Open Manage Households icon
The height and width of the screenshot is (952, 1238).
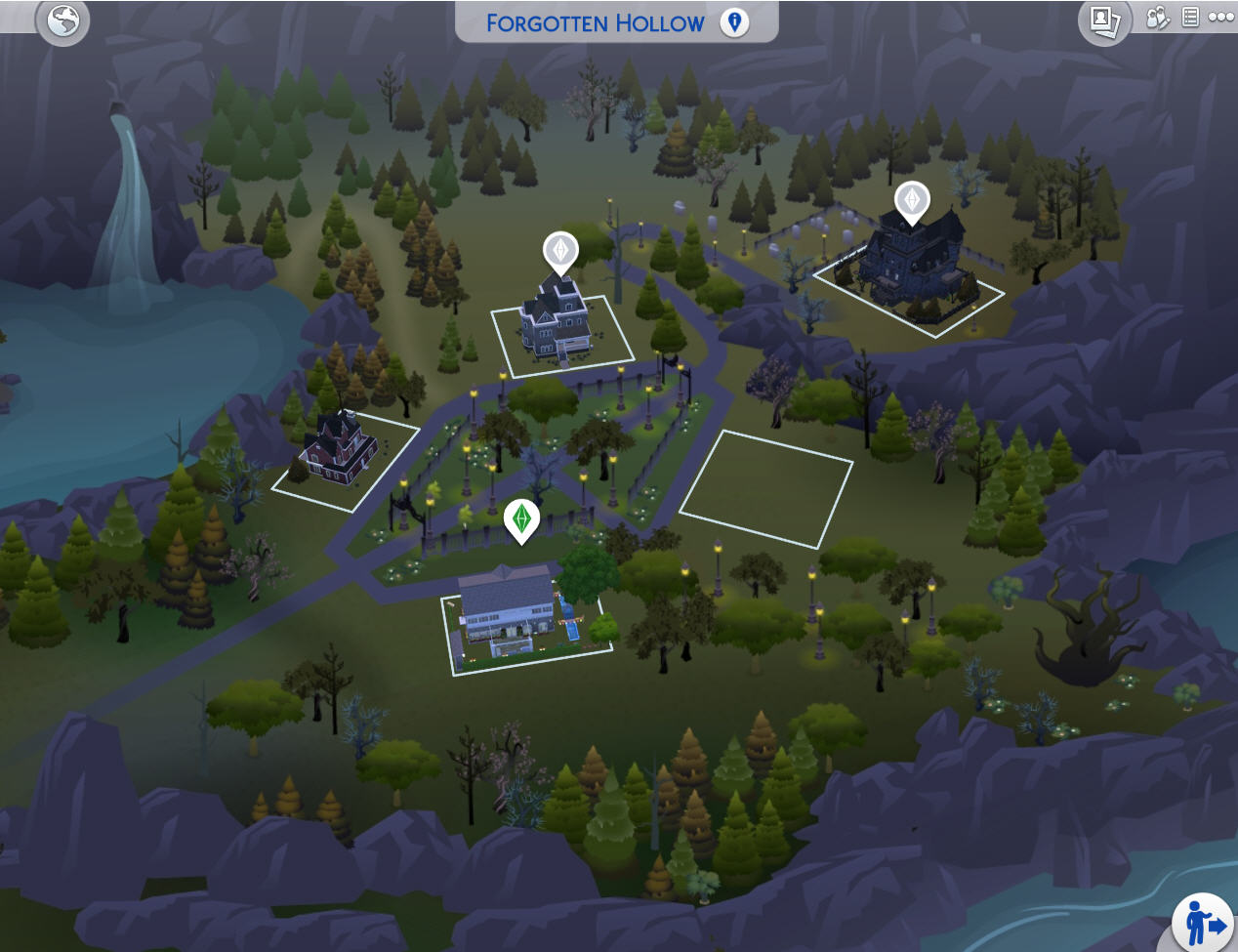tap(1157, 18)
